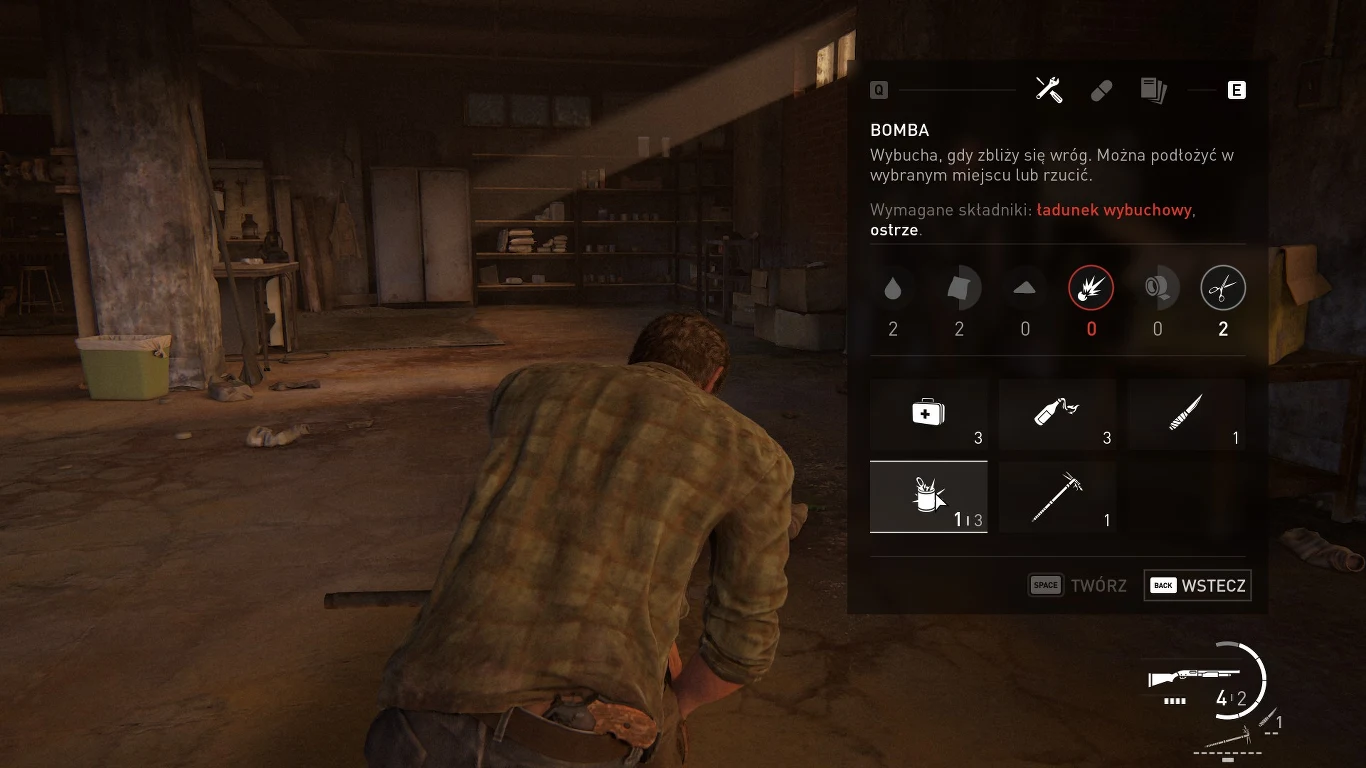Click the E key tab indicator

1237,90
